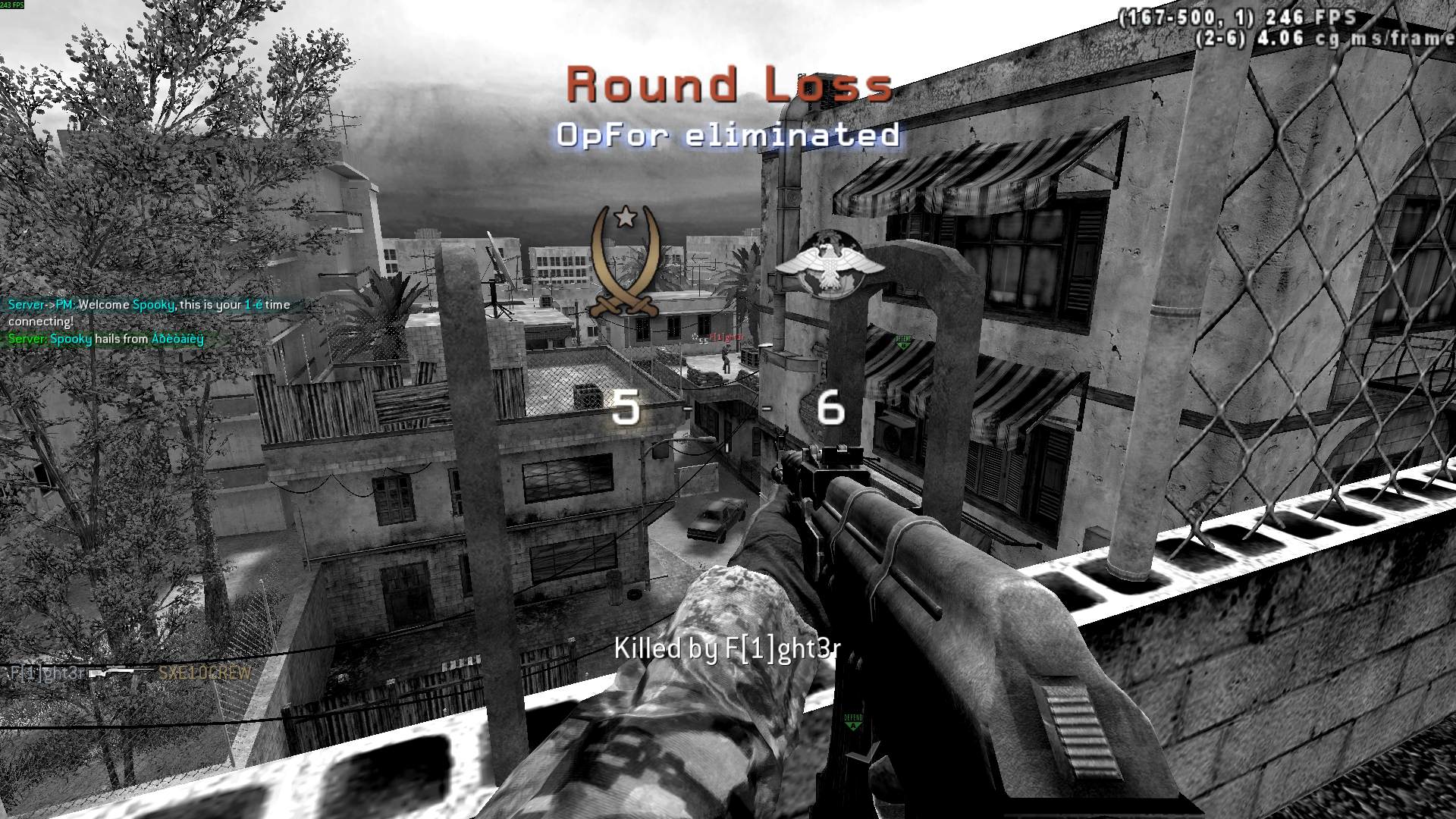1456x819 pixels.
Task: Click the F[1]ght3r nametag above the enemy player
Action: (x=726, y=337)
